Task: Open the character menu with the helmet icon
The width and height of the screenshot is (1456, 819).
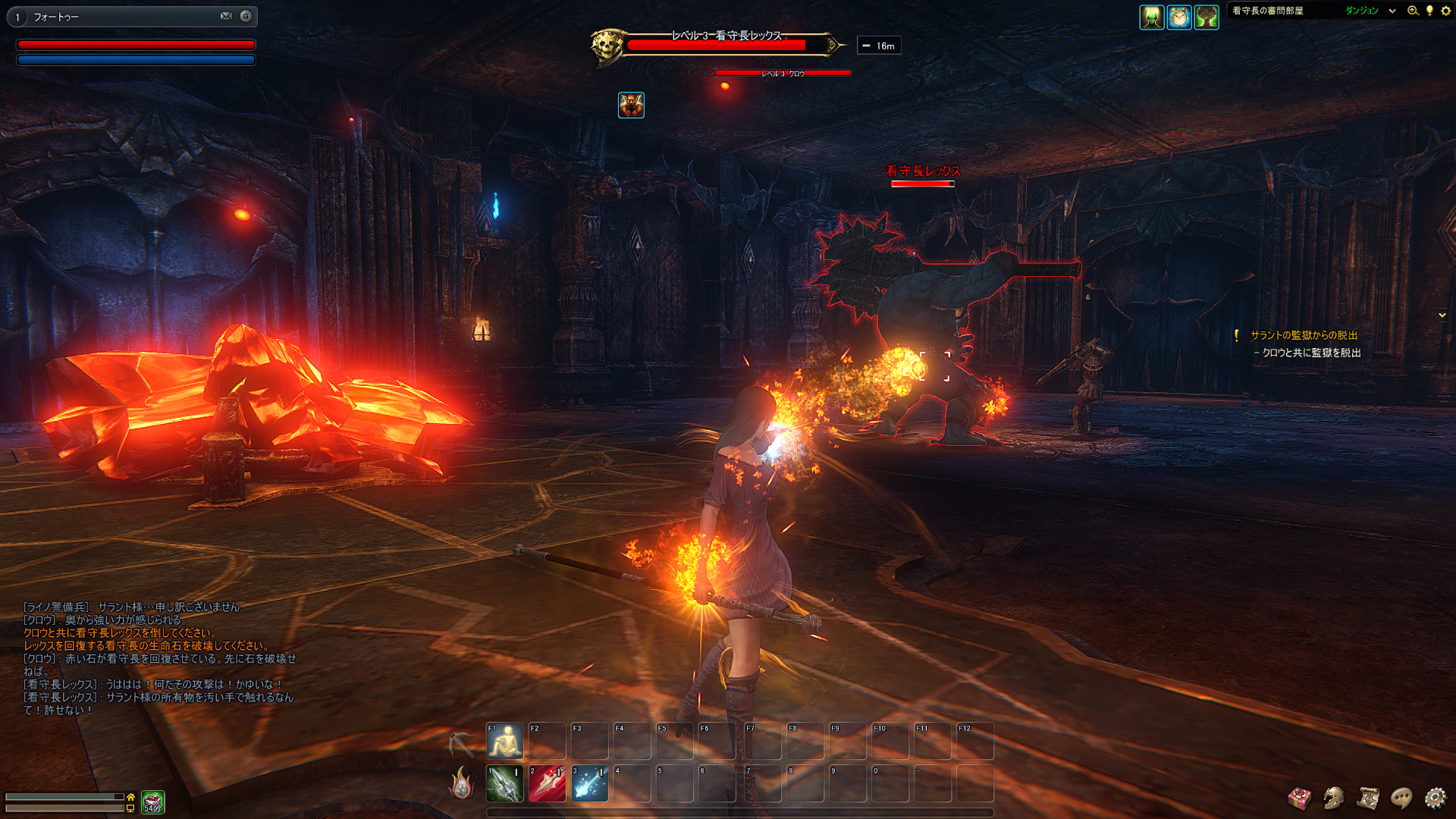Action: [x=1334, y=798]
